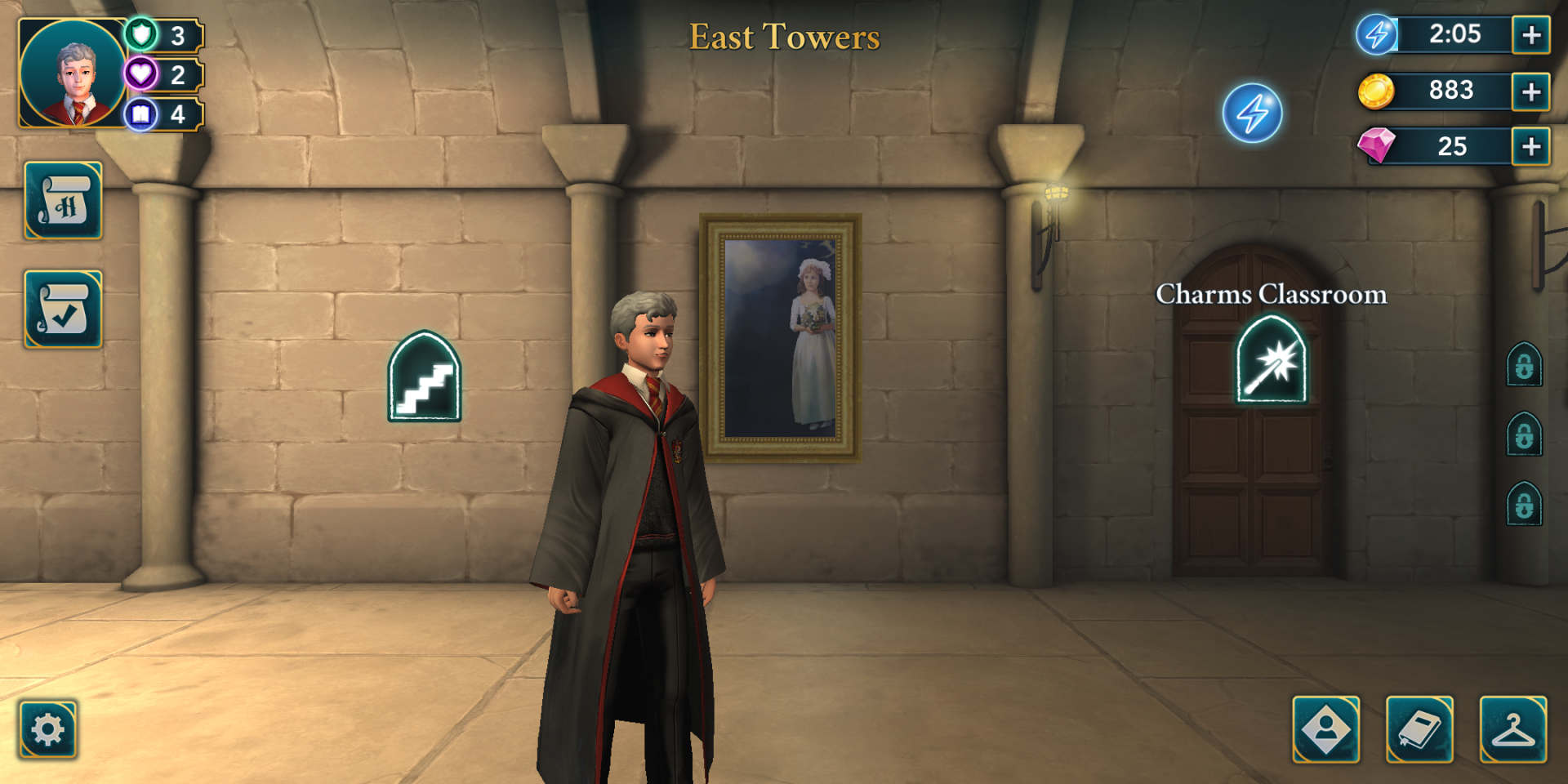This screenshot has width=1568, height=784.
Task: Open the player avatar profile
Action: pyautogui.click(x=73, y=73)
